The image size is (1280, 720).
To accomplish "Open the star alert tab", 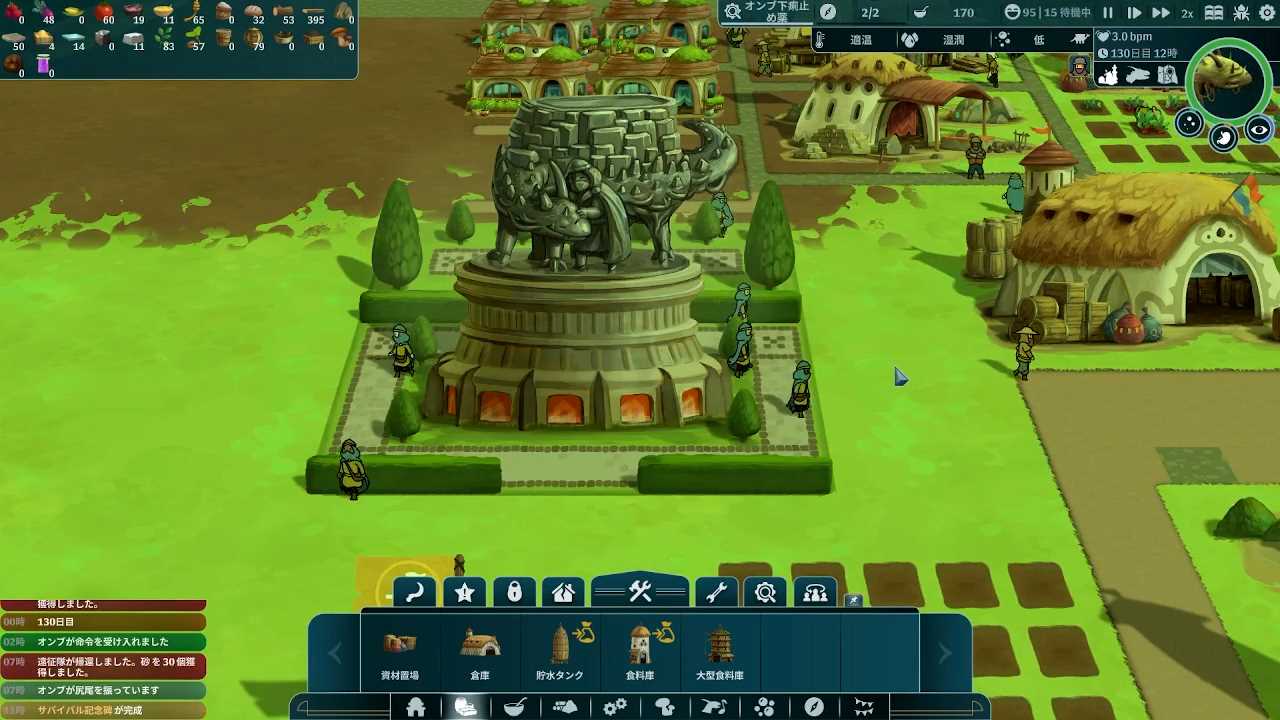I will coord(465,593).
